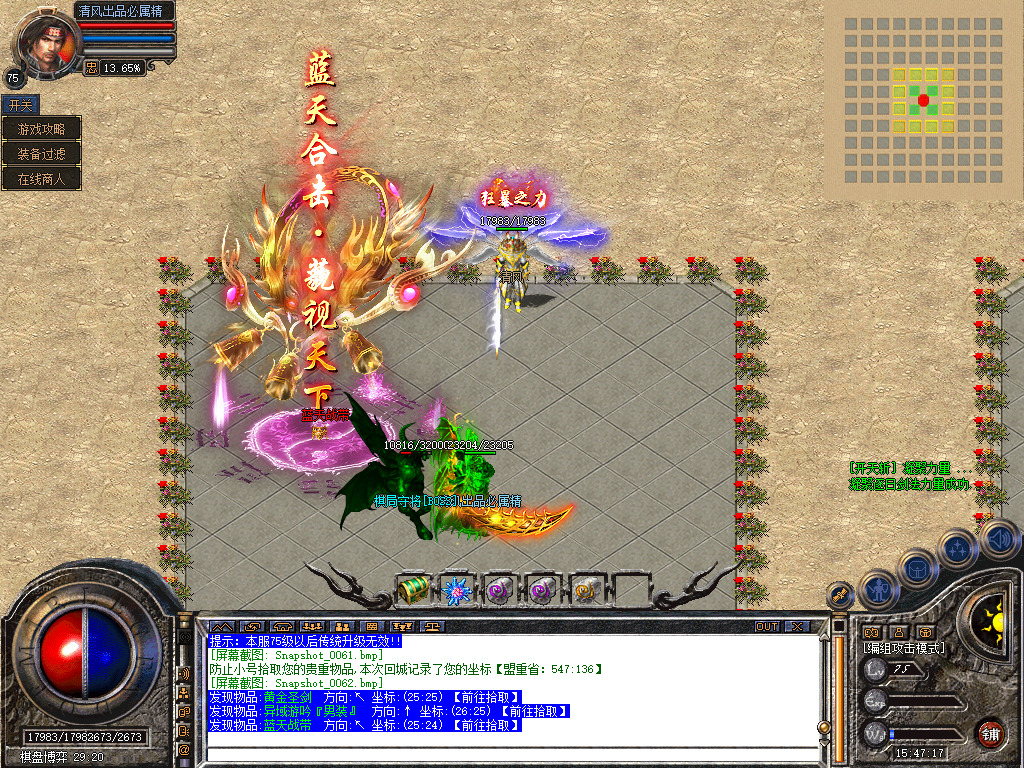Open the red 铺 shop button

990,733
